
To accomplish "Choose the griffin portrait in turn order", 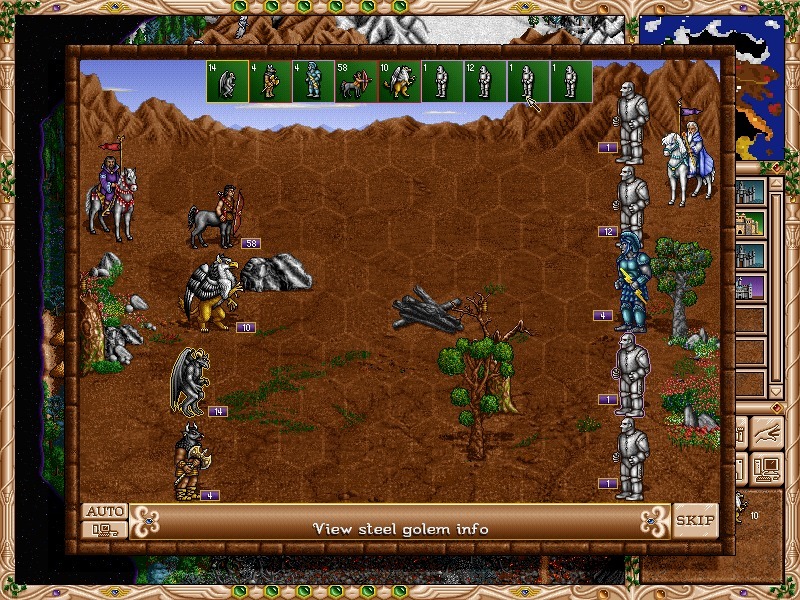I will click(x=400, y=81).
